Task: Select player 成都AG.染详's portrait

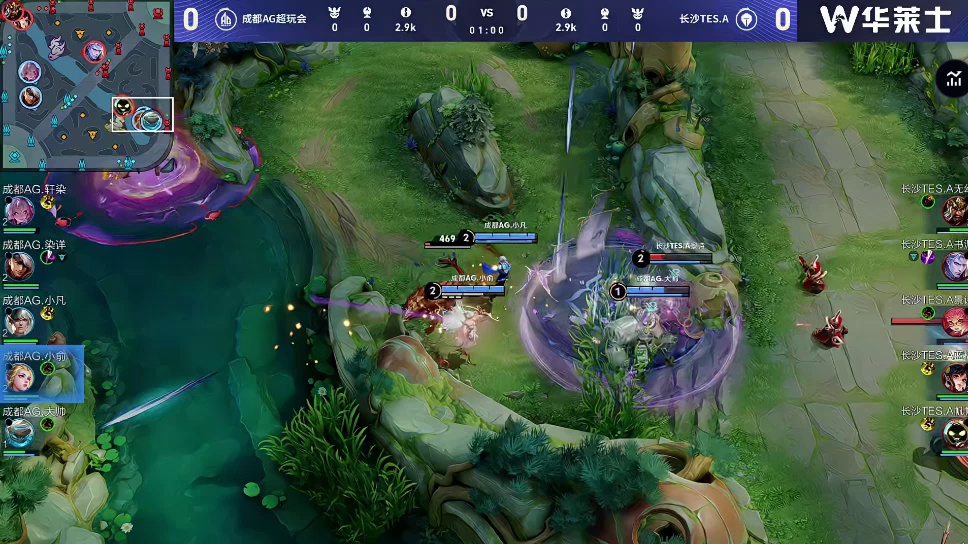Action: (x=21, y=265)
